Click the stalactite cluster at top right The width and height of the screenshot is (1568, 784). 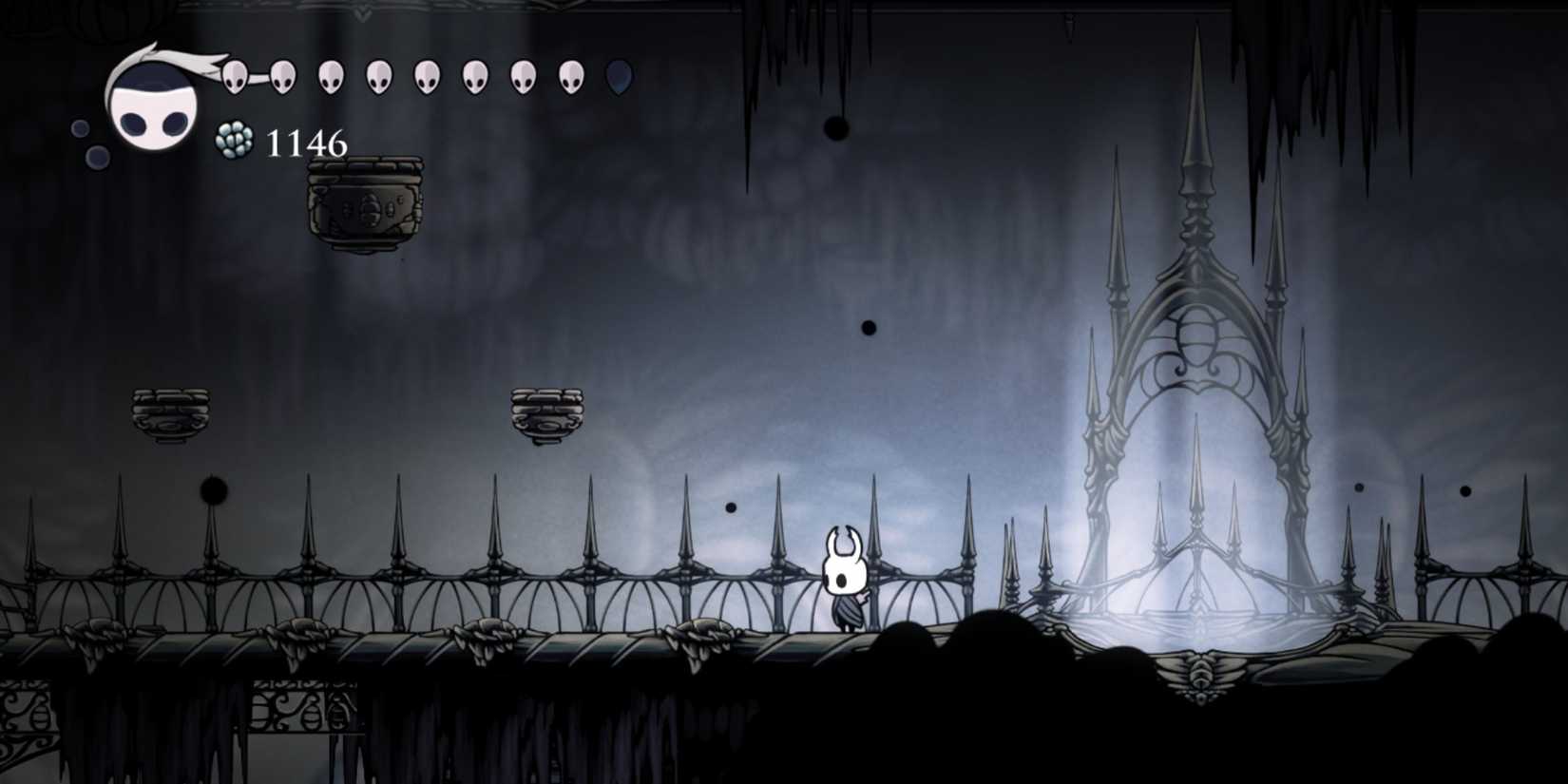pos(1311,67)
